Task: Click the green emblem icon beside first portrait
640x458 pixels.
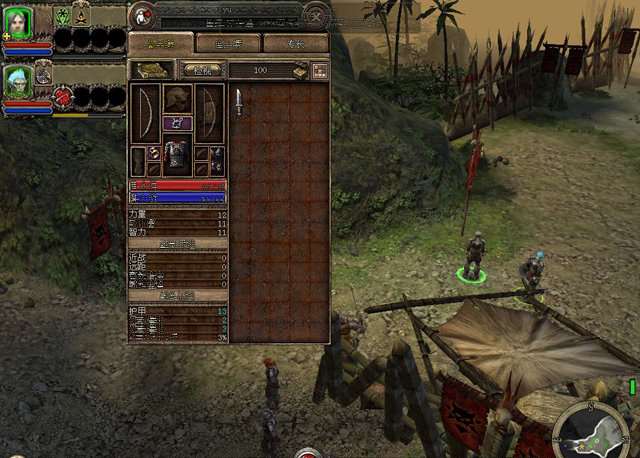Action: [x=62, y=16]
